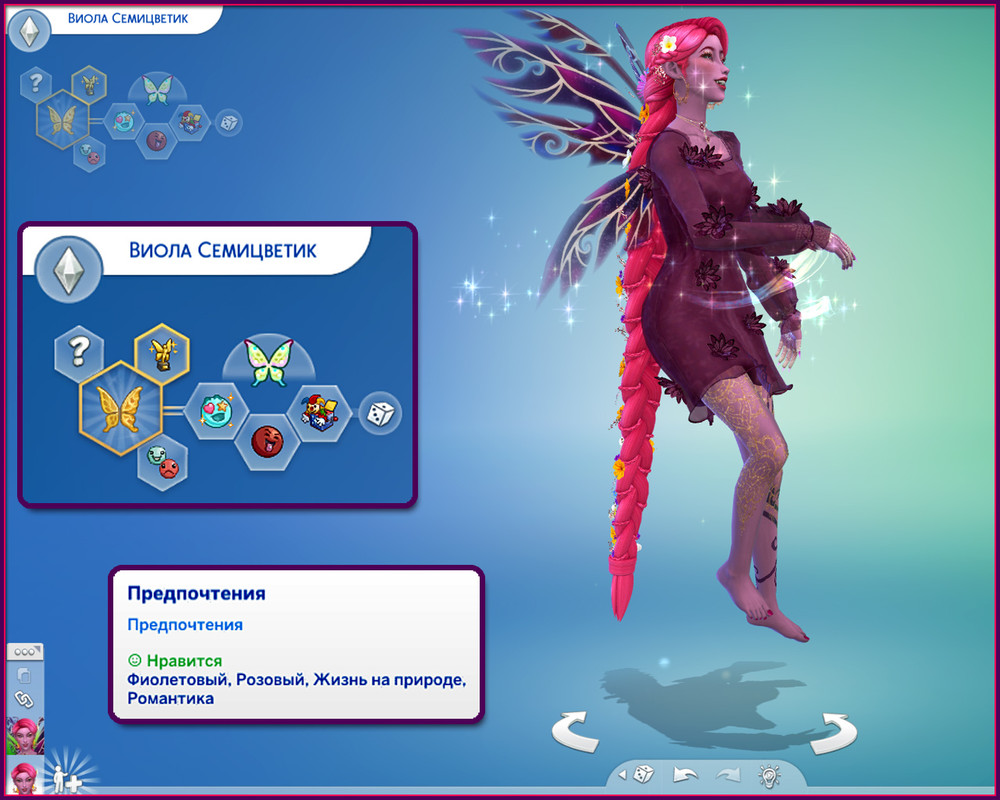Select the enlarged toy box trait hexagon
The height and width of the screenshot is (800, 1000).
click(x=320, y=410)
